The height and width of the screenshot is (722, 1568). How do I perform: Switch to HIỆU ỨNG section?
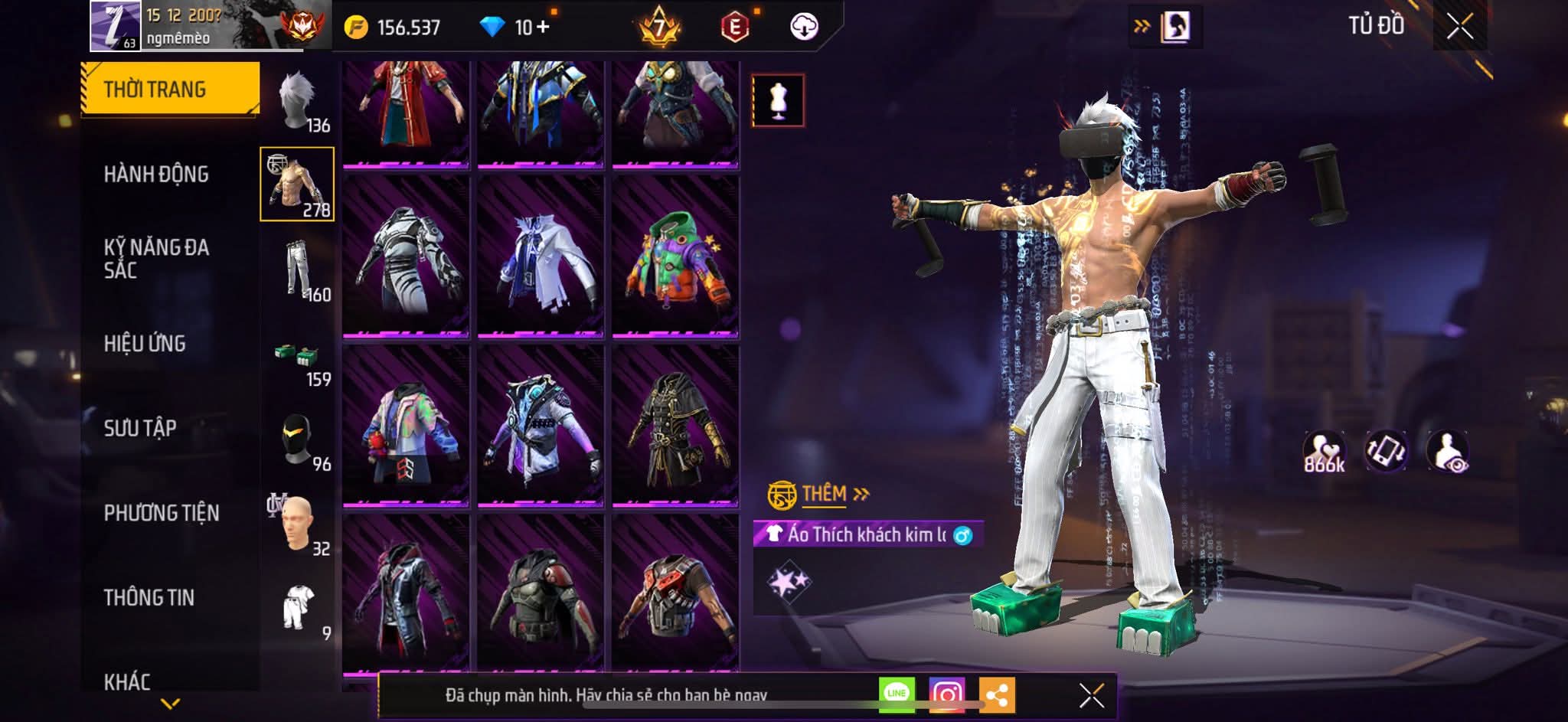145,344
